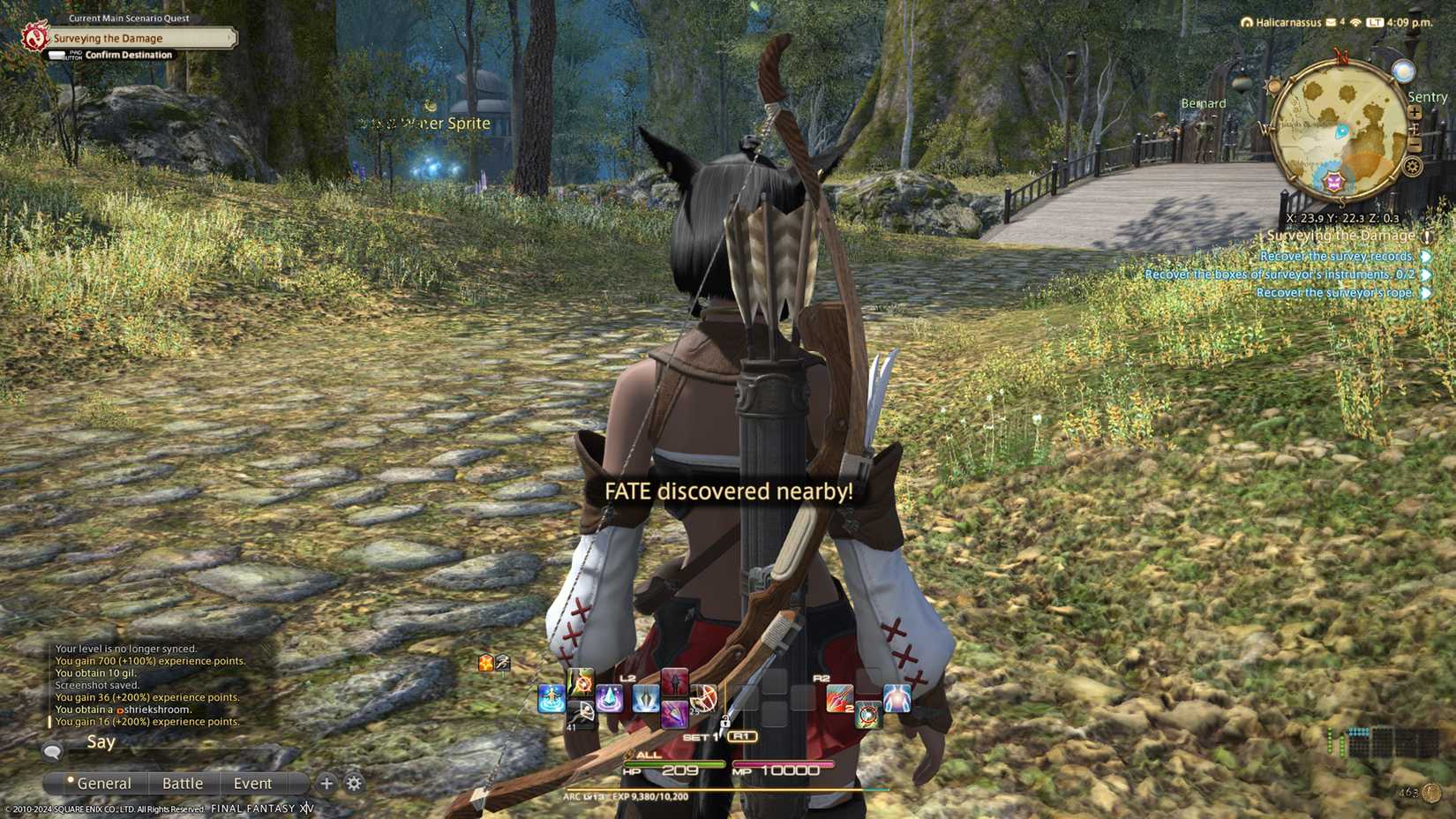Click the minimap zoom-in plus control

[1414, 112]
